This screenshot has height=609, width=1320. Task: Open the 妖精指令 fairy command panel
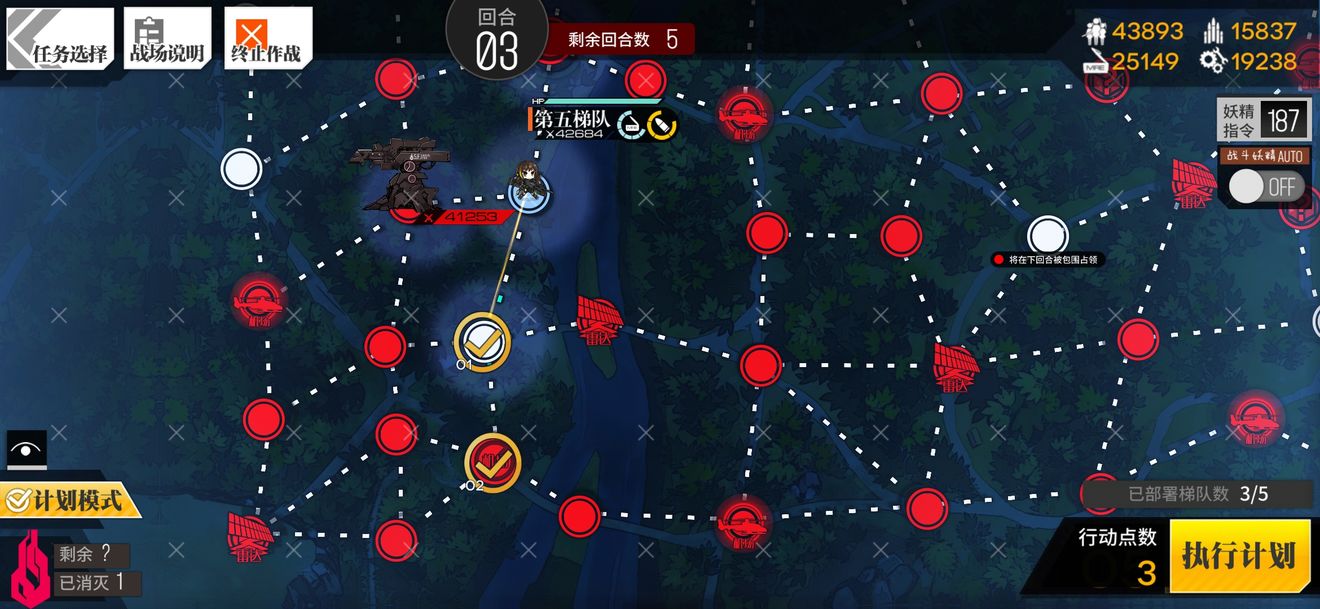(x=1263, y=121)
